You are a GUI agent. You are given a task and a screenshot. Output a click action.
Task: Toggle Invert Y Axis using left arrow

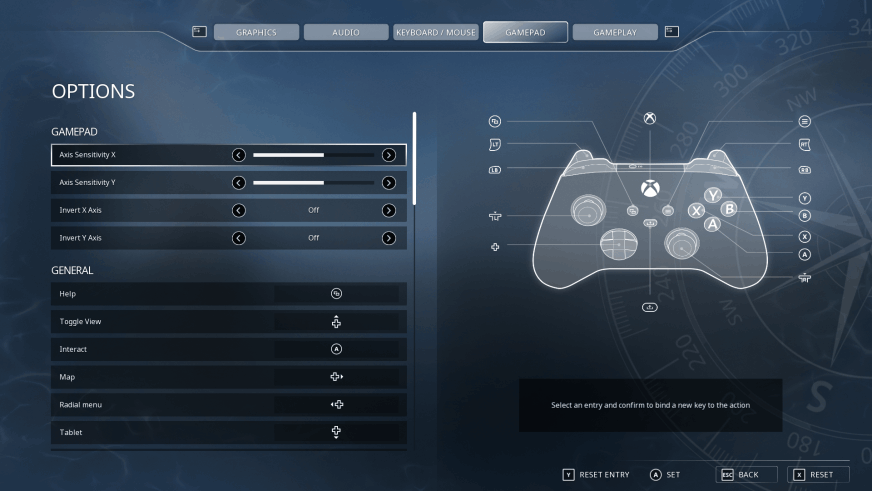click(x=239, y=238)
